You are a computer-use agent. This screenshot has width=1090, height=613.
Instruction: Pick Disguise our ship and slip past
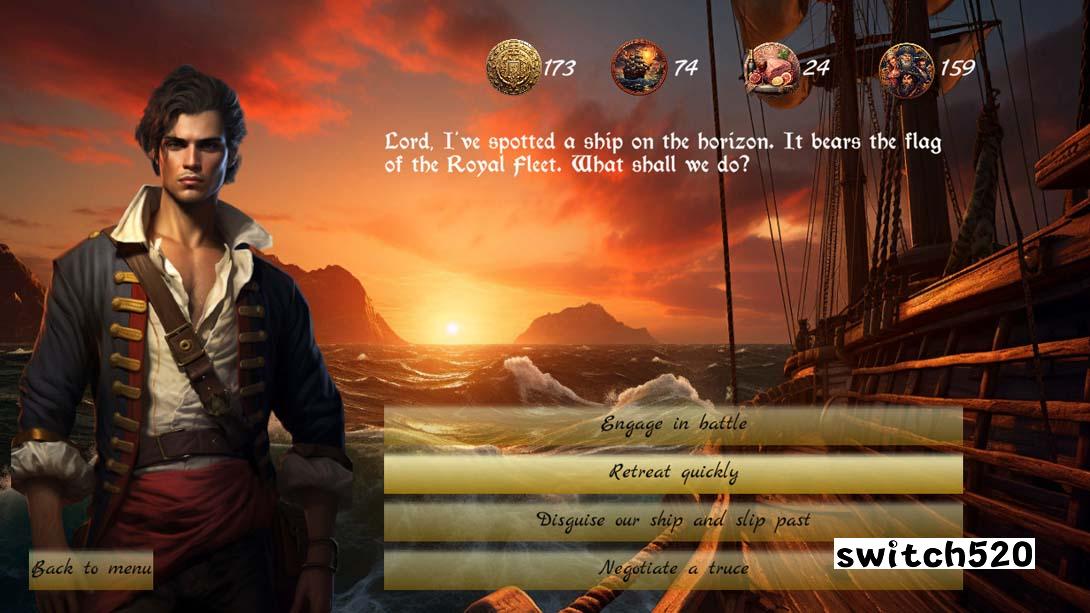click(673, 520)
